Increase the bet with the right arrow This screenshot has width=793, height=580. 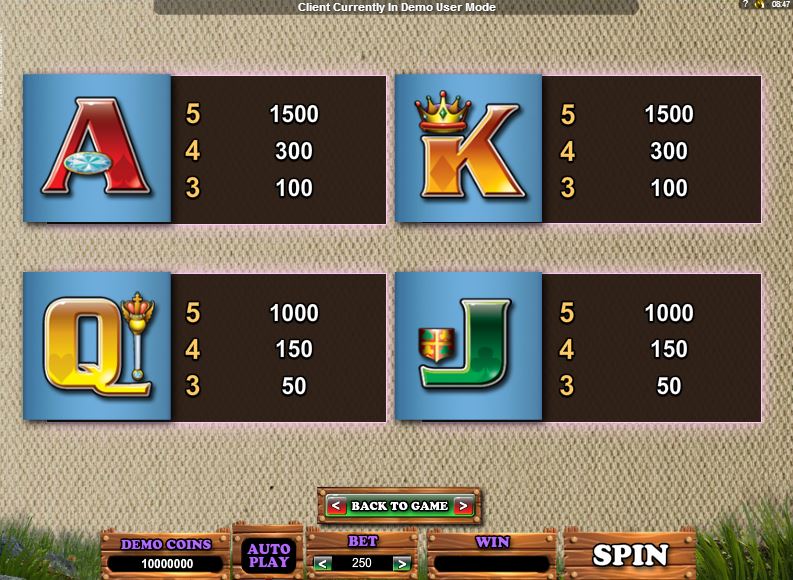[403, 563]
